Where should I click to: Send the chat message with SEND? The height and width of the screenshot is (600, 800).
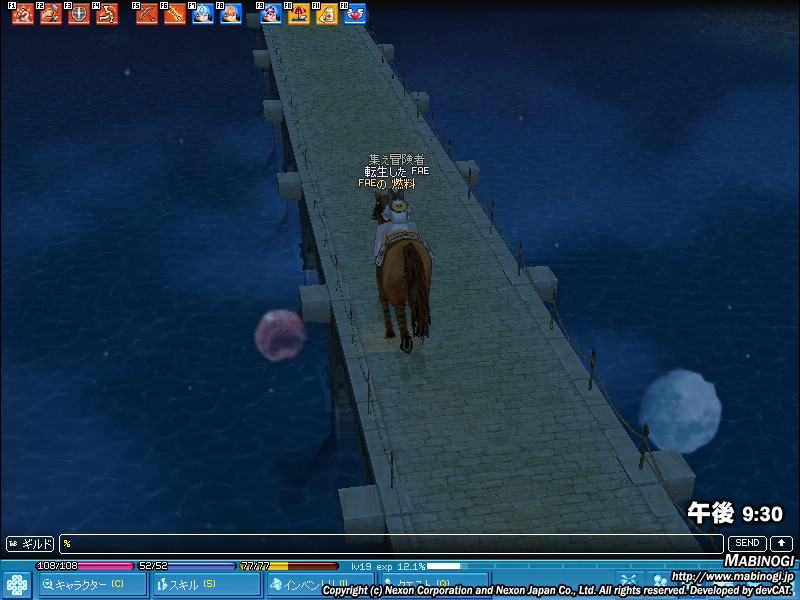[x=747, y=544]
